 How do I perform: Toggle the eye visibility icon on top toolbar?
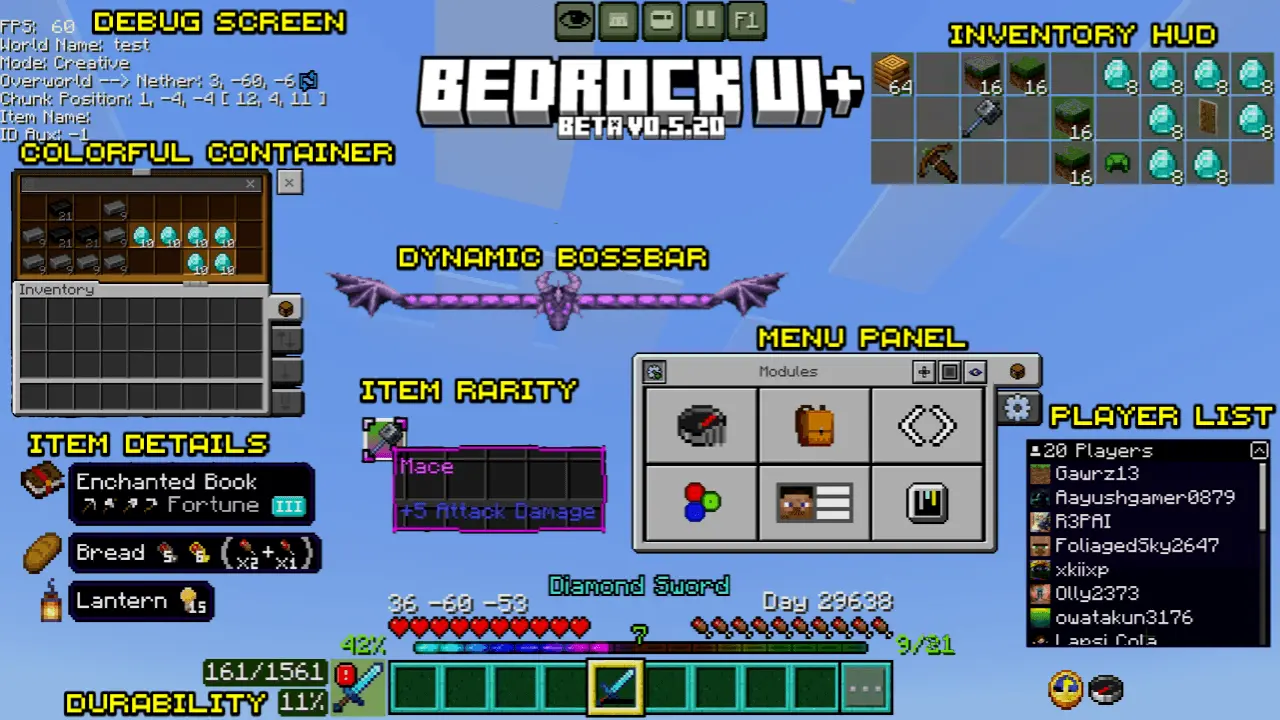pos(575,20)
